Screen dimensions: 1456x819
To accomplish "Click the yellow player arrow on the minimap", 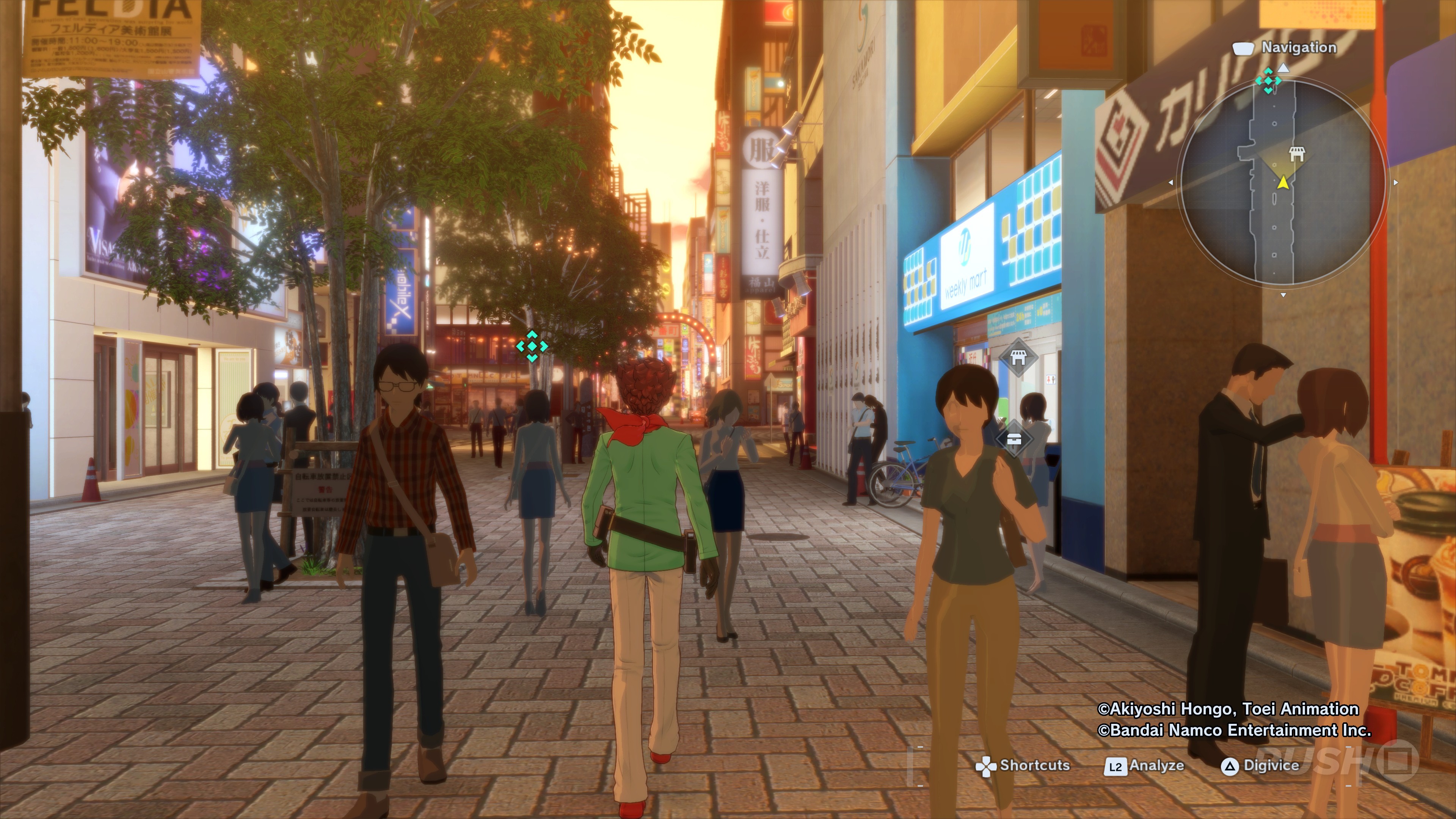I will coord(1283,182).
